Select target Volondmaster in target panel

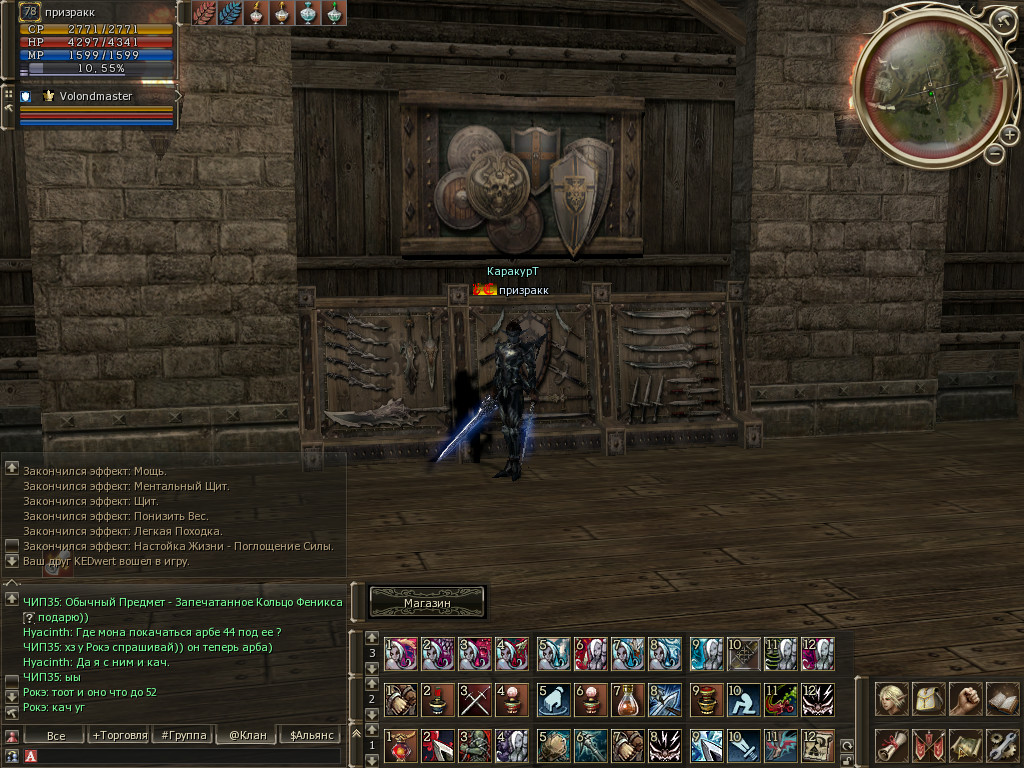point(96,96)
